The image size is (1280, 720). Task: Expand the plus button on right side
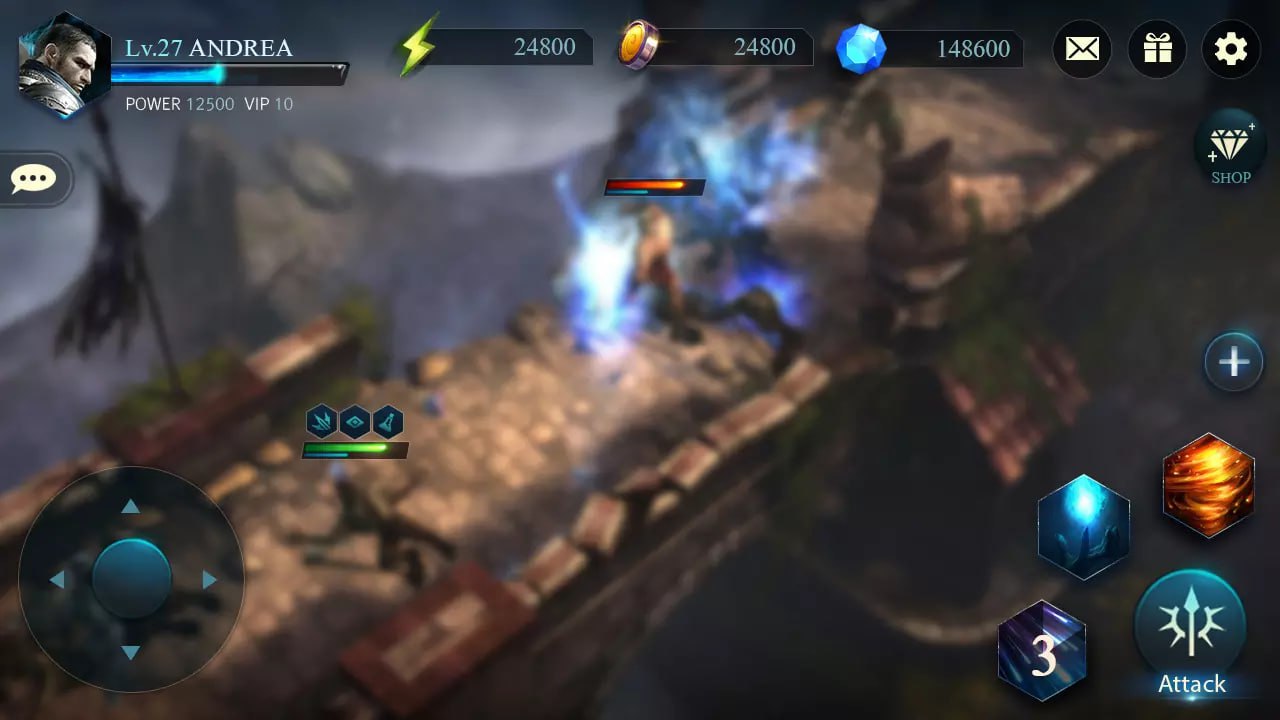point(1233,362)
